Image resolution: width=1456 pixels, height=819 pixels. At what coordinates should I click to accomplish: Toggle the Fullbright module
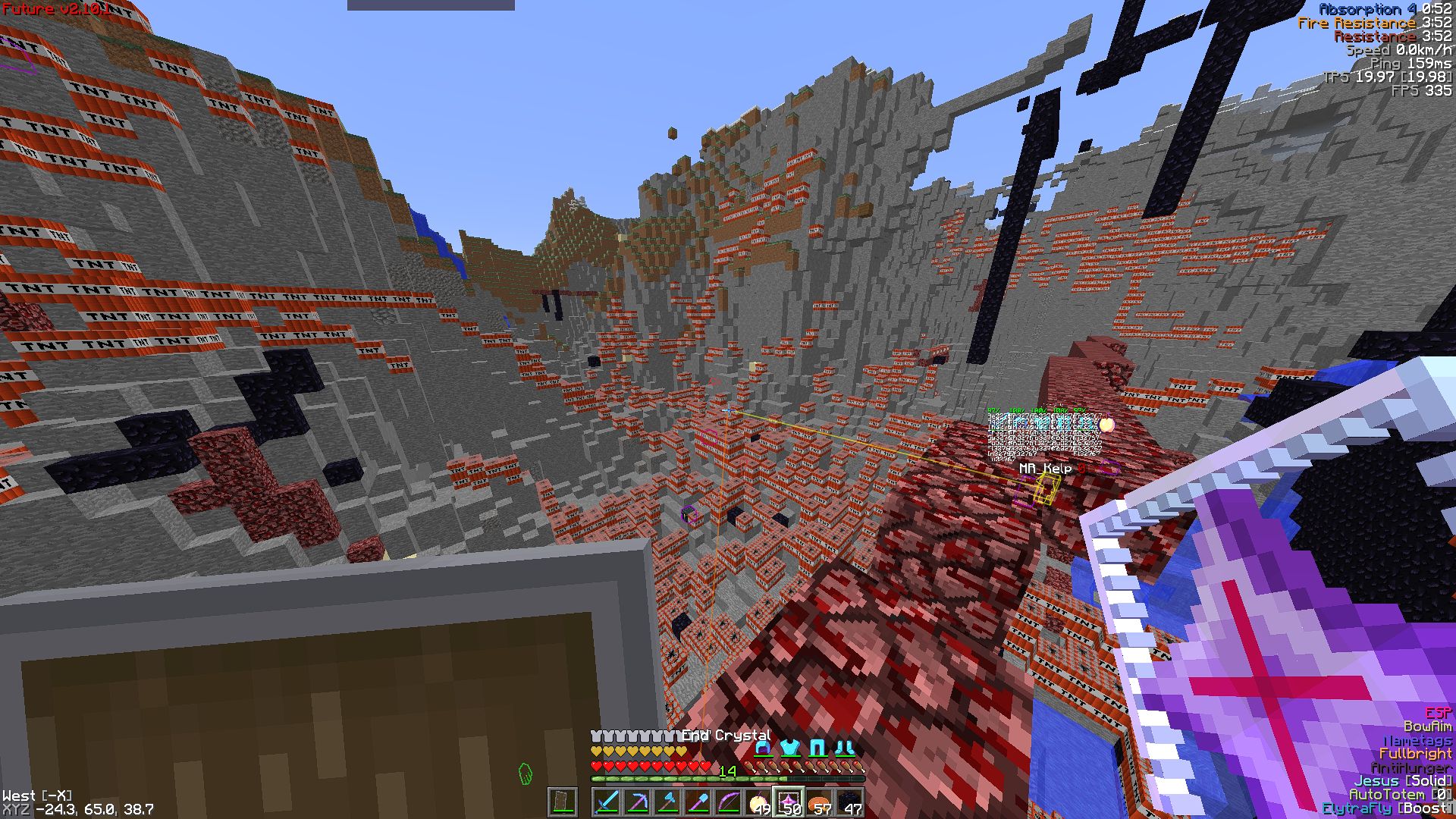1416,753
